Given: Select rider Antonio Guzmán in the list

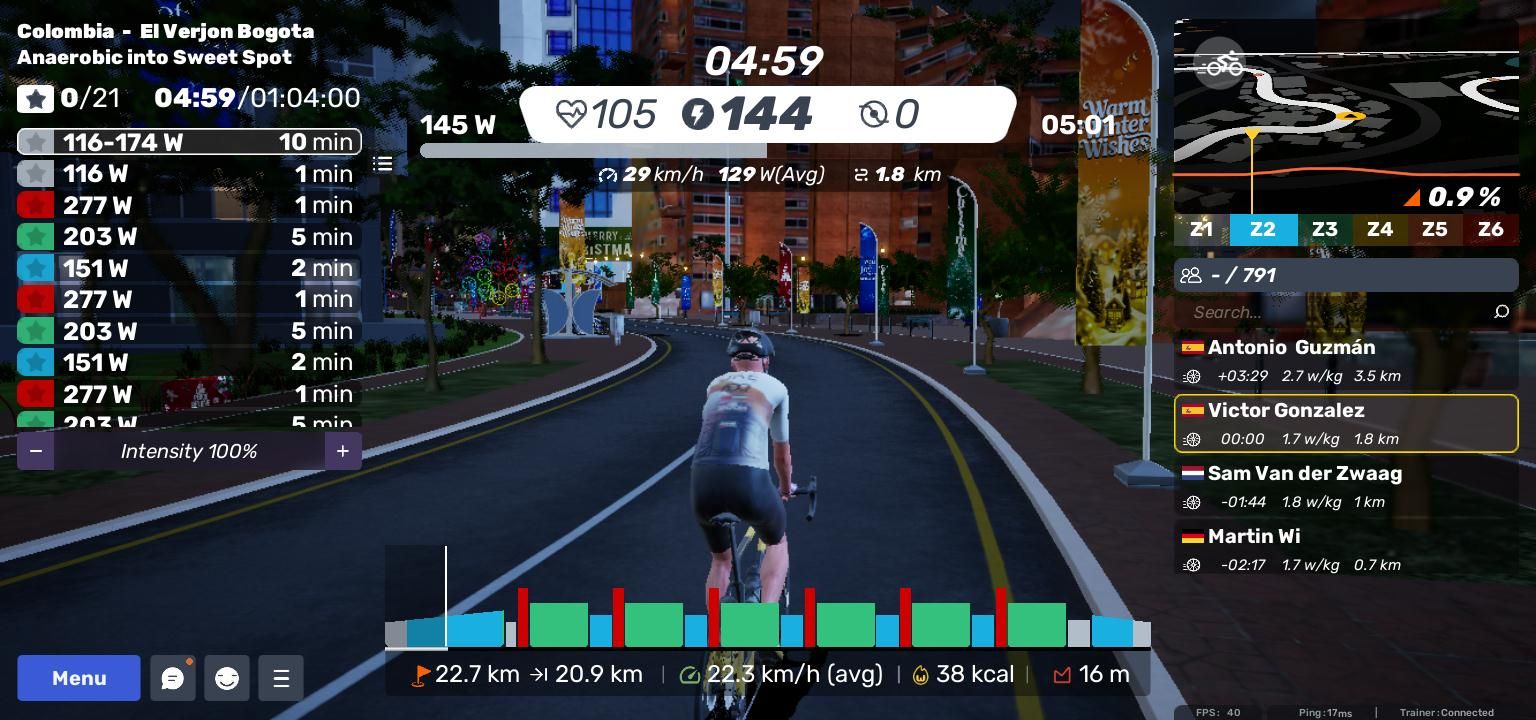Looking at the screenshot, I should 1346,361.
